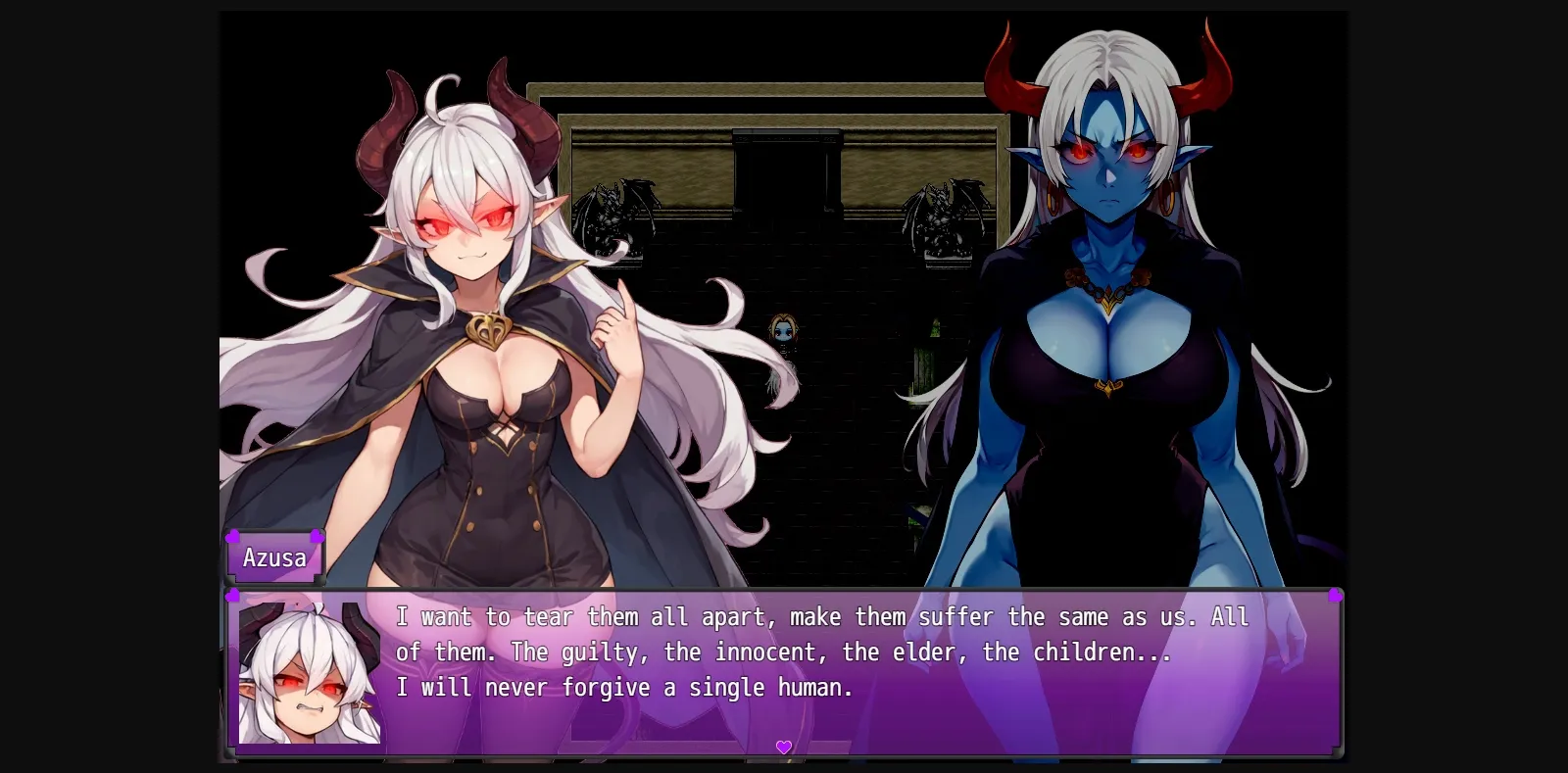Click the heart emblem on the dialogue box right edge
This screenshot has height=773, width=1568.
(x=1338, y=594)
